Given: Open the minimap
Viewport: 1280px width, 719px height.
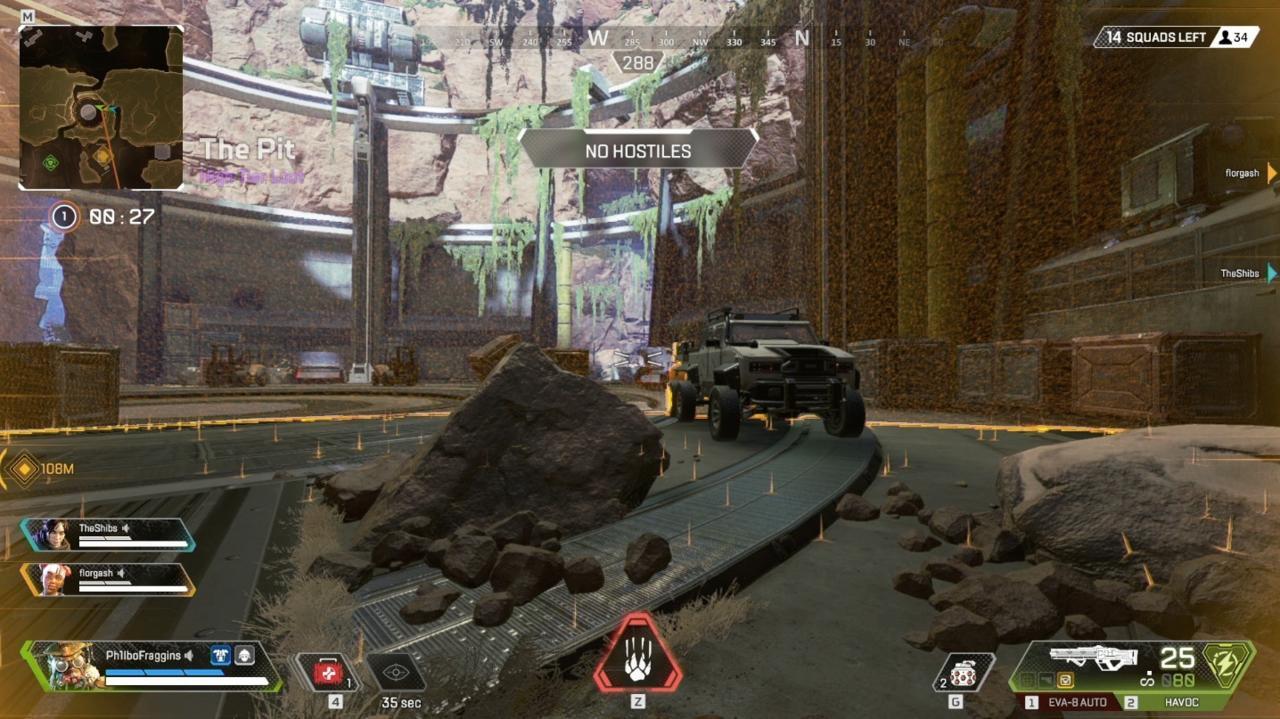Looking at the screenshot, I should pos(101,108).
